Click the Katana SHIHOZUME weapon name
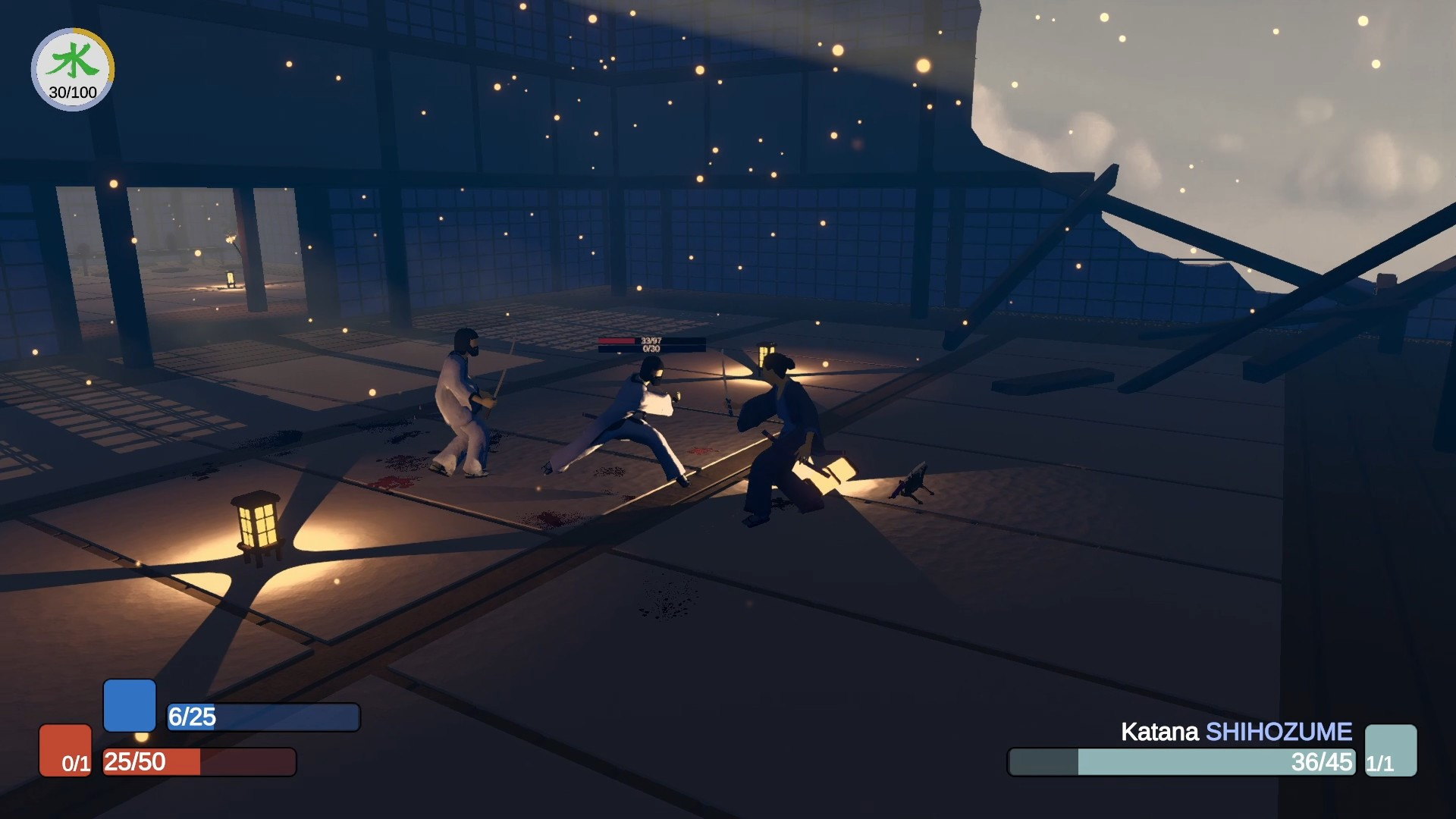The width and height of the screenshot is (1456, 819). pyautogui.click(x=1236, y=732)
